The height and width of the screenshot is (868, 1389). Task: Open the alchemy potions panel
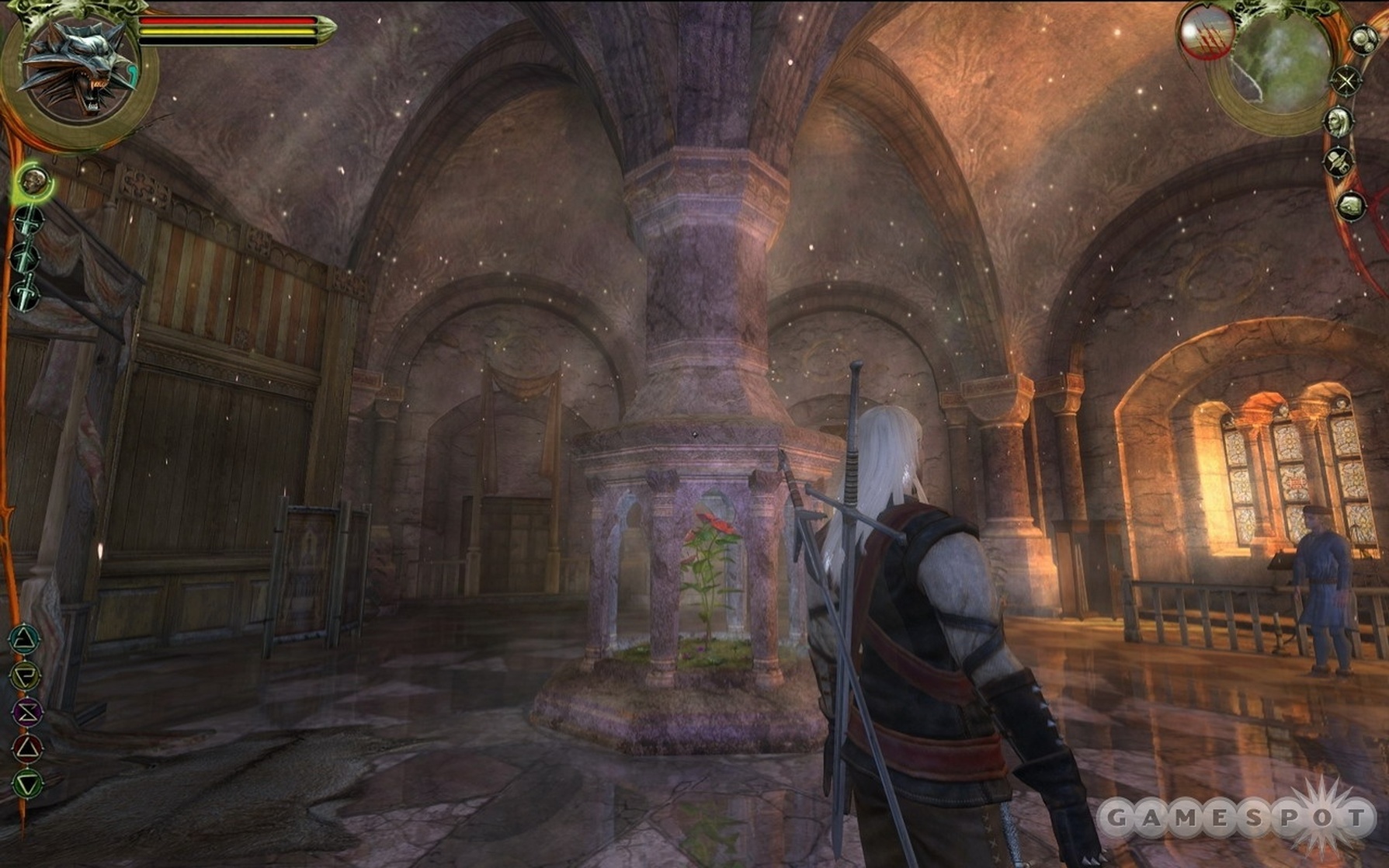[x=1363, y=40]
